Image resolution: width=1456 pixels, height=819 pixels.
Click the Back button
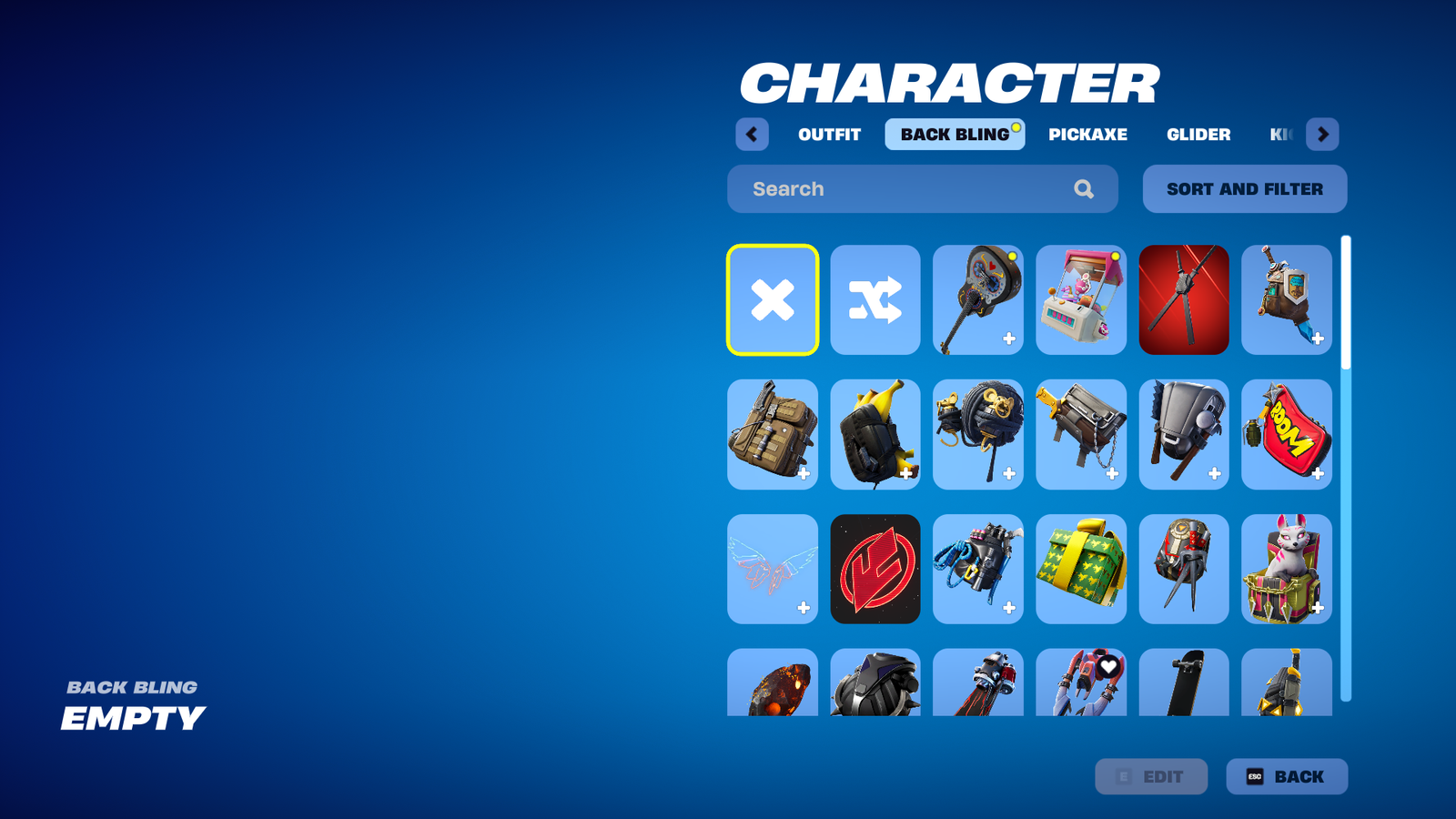point(1287,777)
